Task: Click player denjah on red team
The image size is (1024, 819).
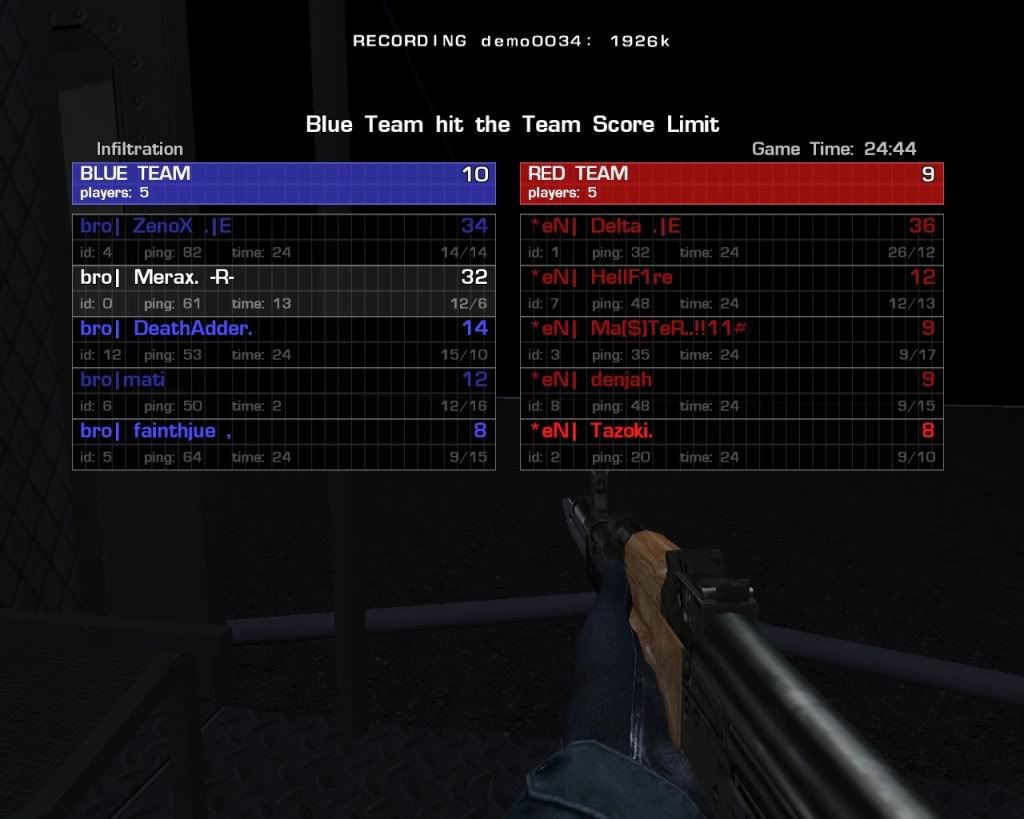Action: click(731, 392)
